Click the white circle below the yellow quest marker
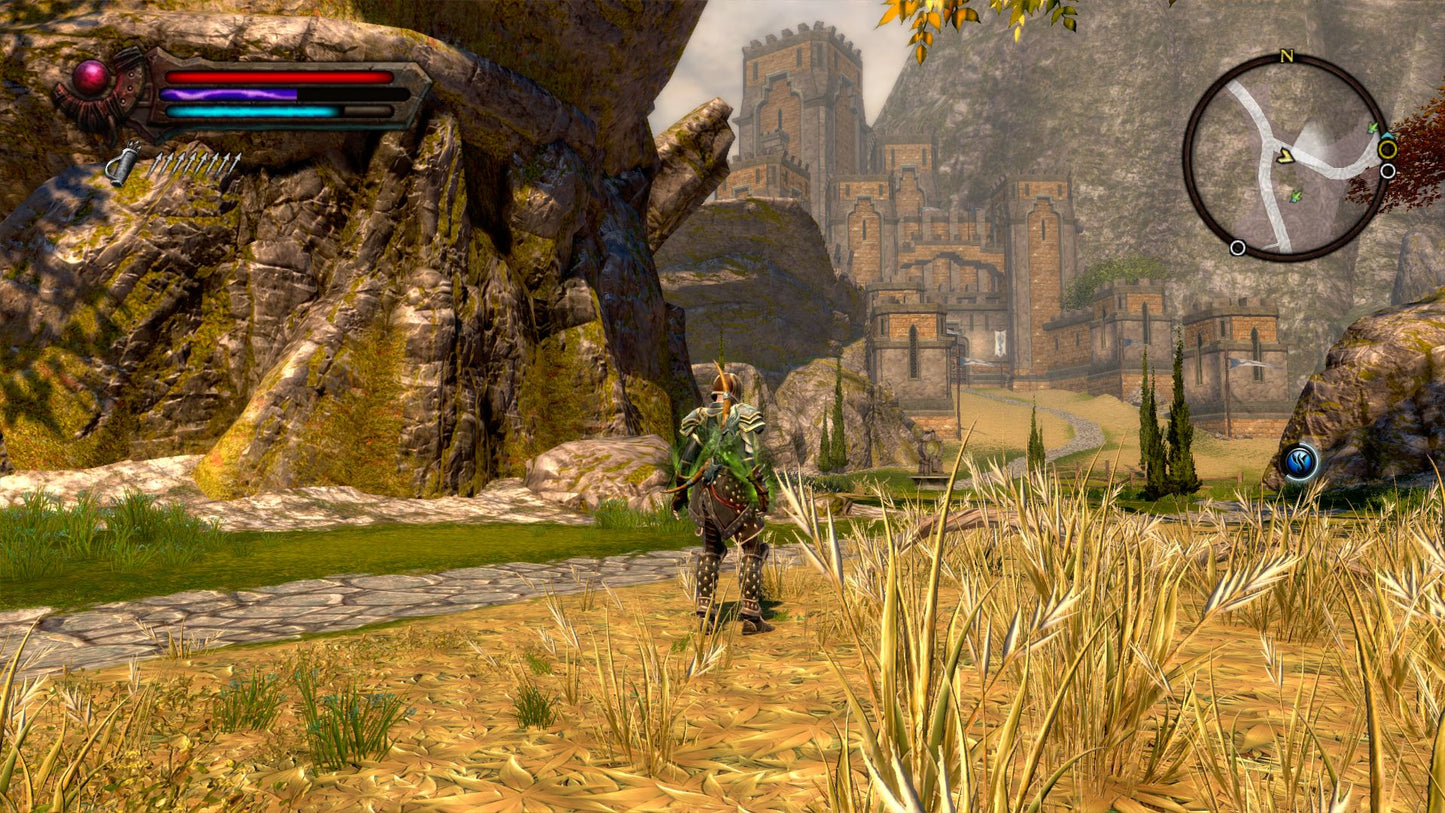Image resolution: width=1445 pixels, height=813 pixels. click(1387, 170)
